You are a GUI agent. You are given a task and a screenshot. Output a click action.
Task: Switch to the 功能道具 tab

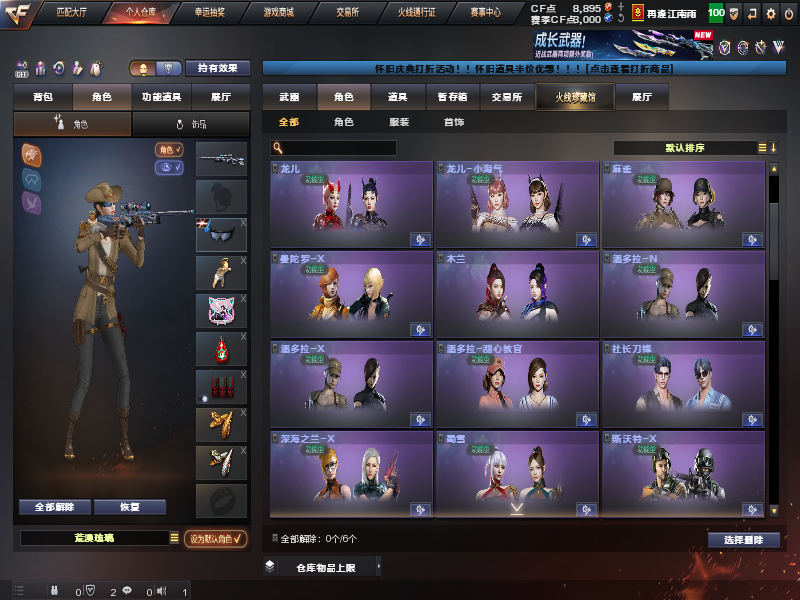tap(161, 97)
